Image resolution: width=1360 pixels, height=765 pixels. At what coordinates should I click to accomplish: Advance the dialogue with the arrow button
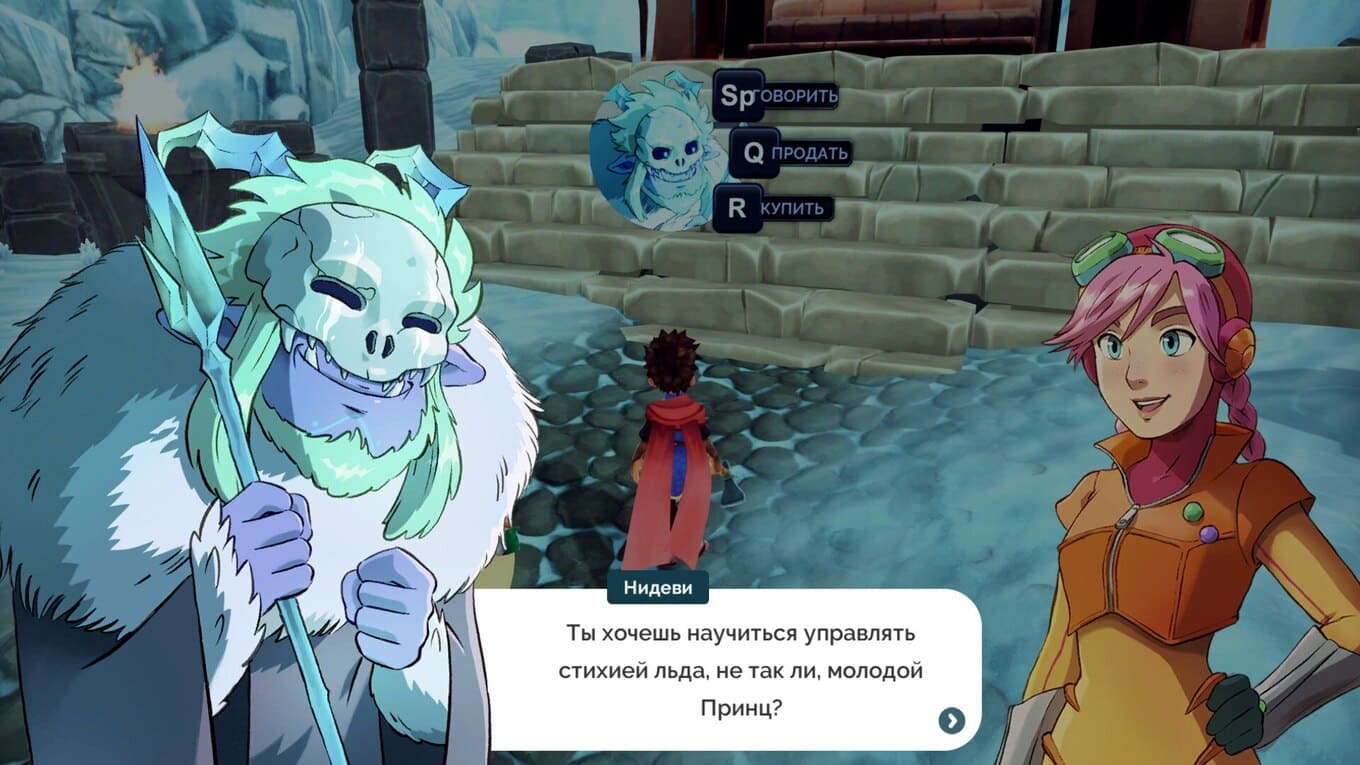(951, 720)
